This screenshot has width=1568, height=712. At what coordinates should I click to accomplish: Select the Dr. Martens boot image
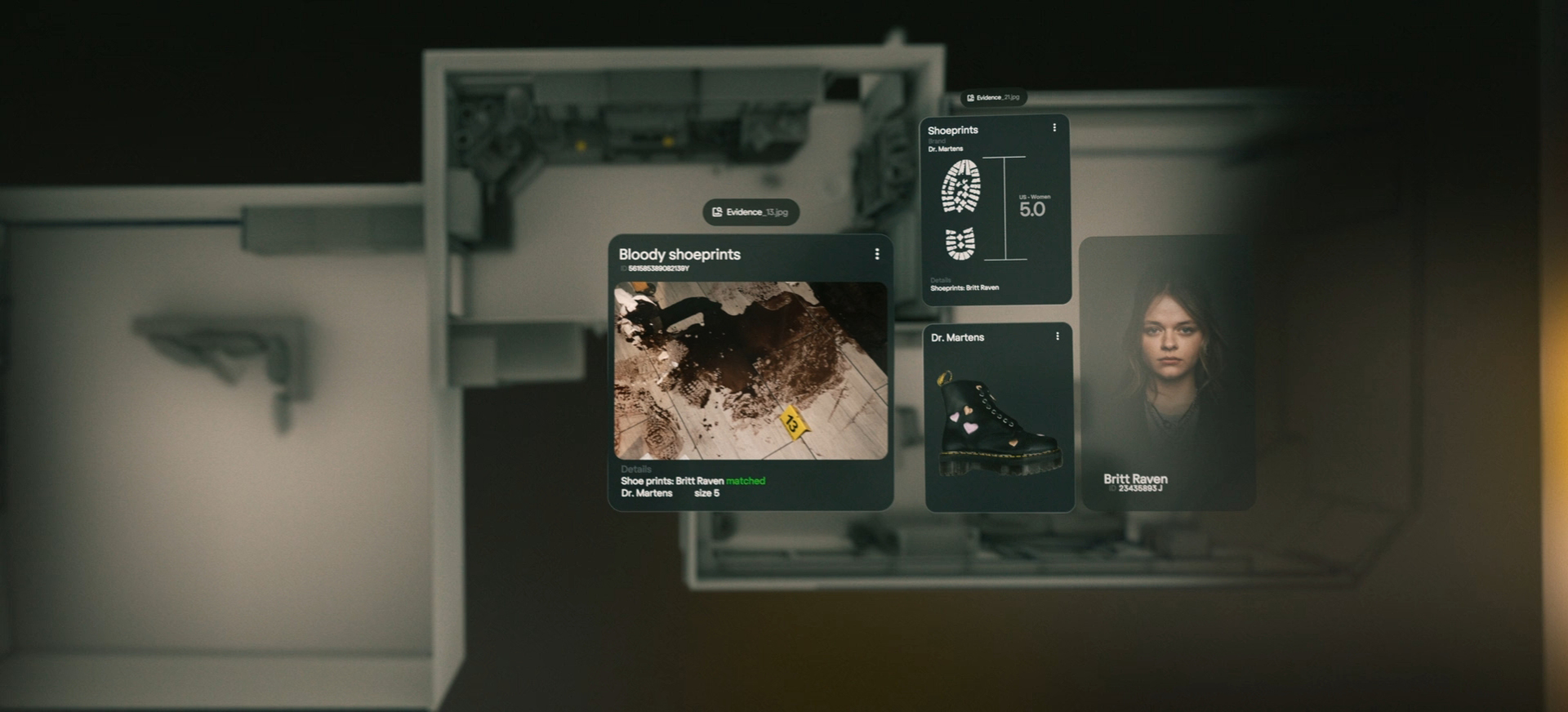click(998, 425)
